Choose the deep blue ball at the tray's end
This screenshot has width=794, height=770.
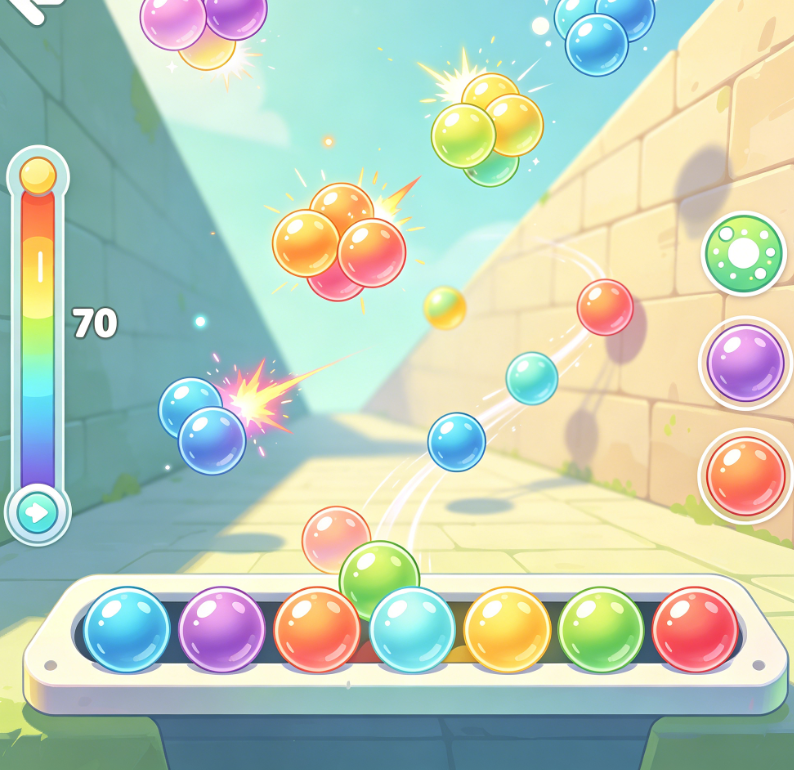pyautogui.click(x=127, y=629)
